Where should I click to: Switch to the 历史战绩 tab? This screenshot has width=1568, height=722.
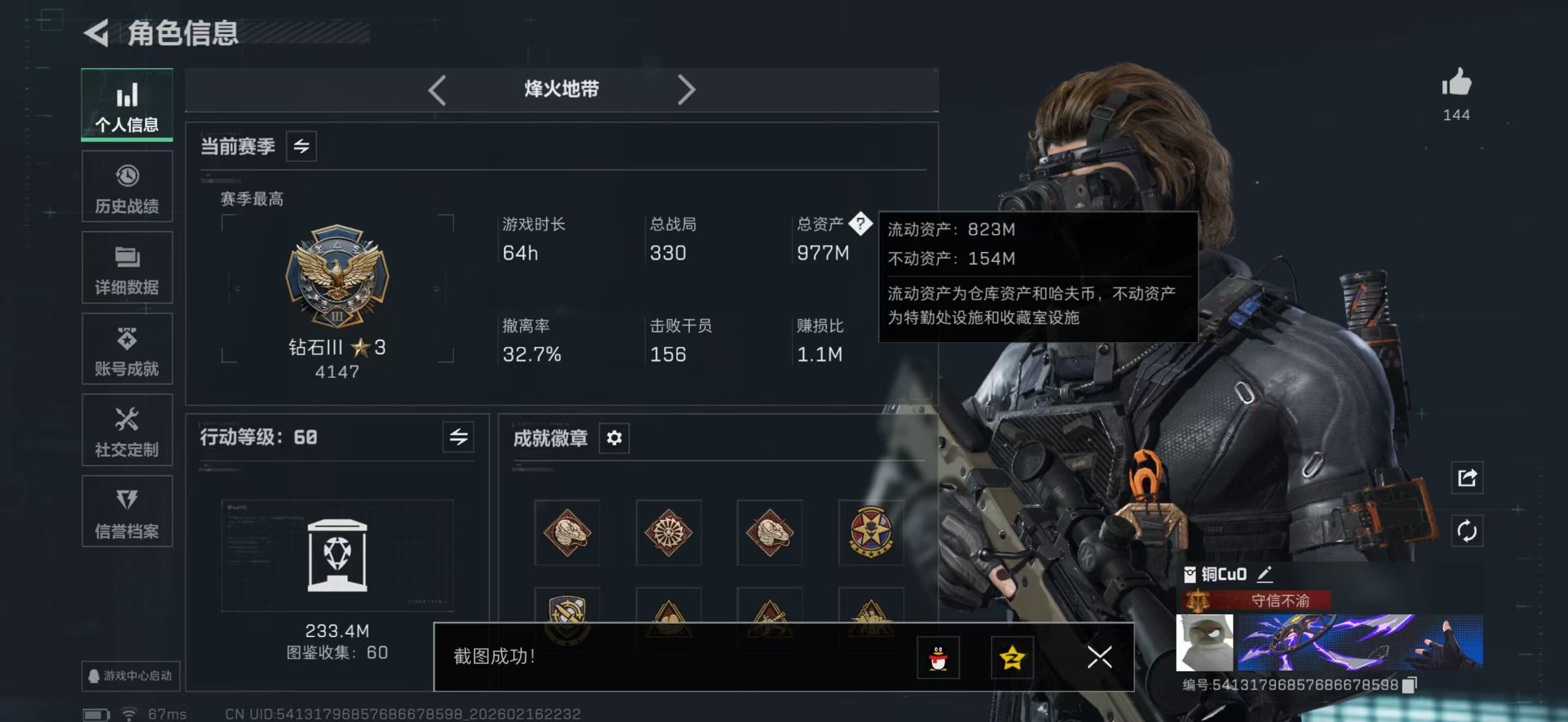127,186
